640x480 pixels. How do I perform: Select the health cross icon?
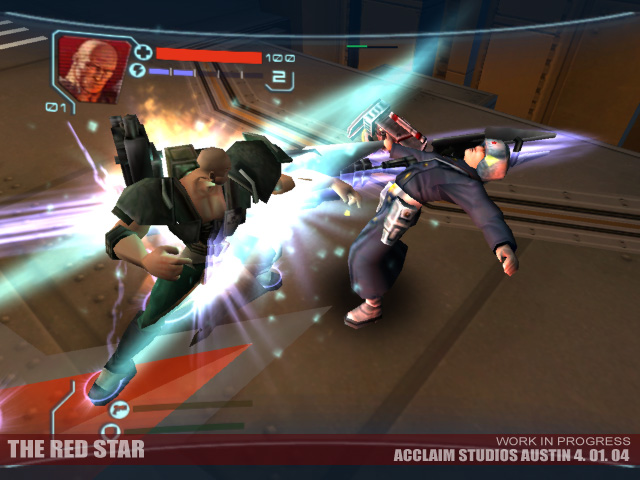tap(143, 51)
